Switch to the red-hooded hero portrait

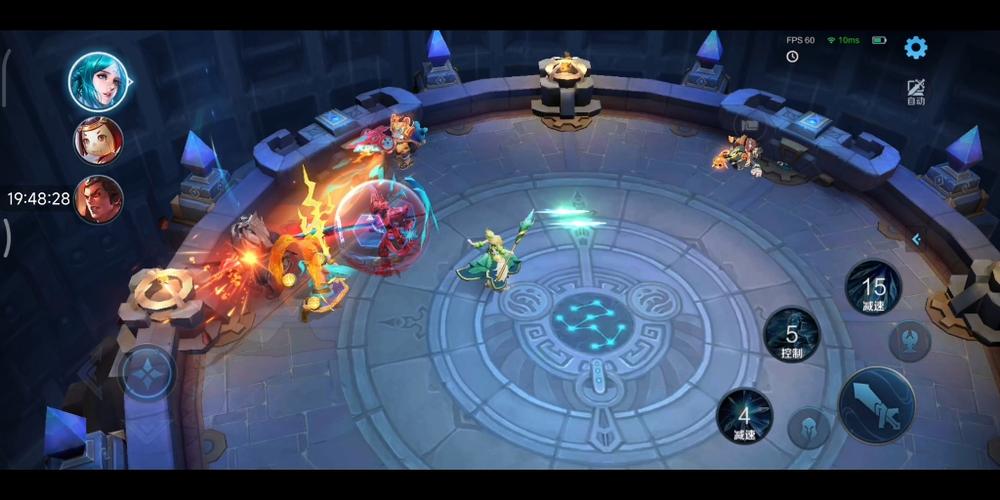click(98, 140)
